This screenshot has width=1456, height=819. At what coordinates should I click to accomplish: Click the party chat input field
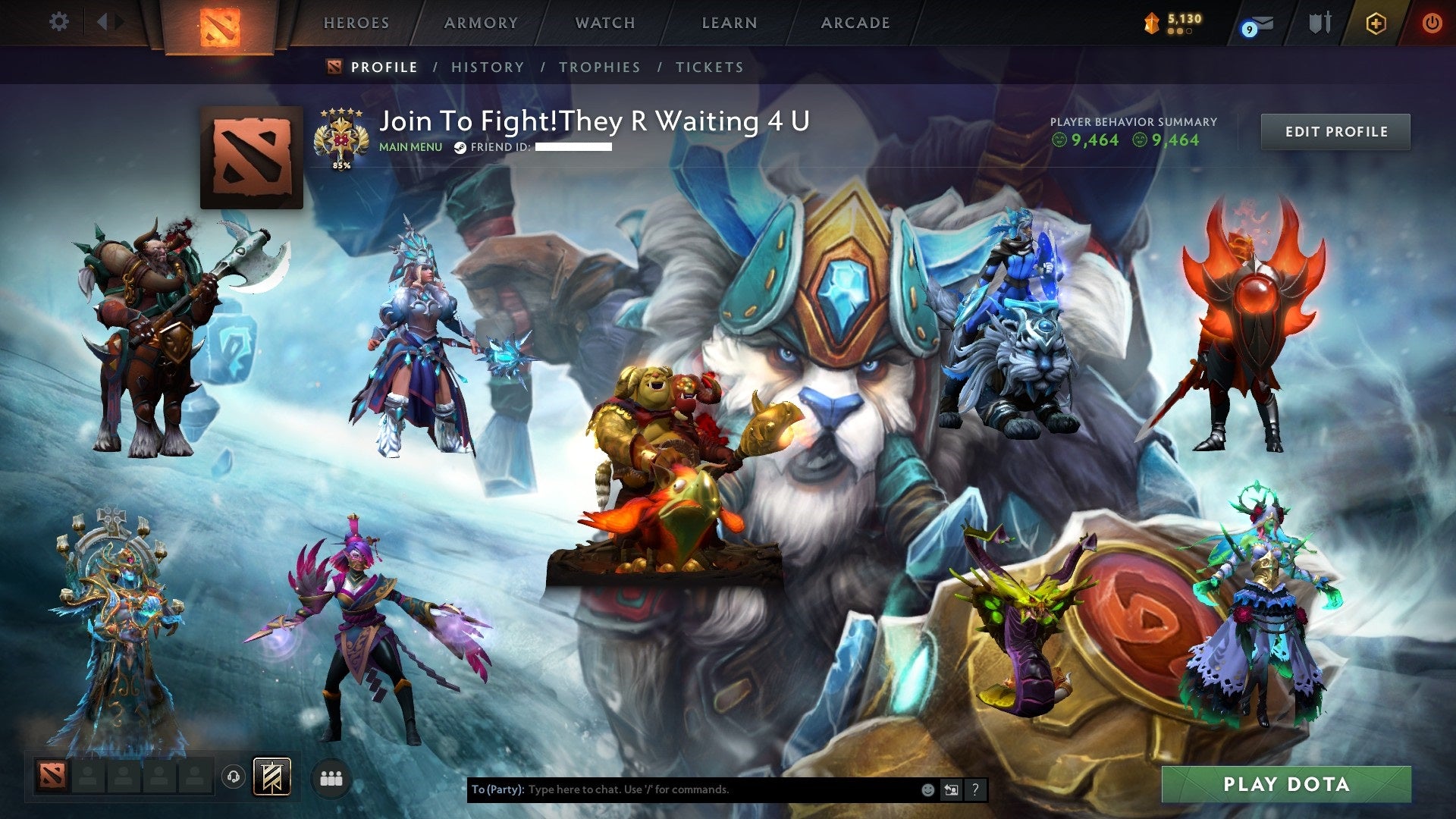(682, 789)
